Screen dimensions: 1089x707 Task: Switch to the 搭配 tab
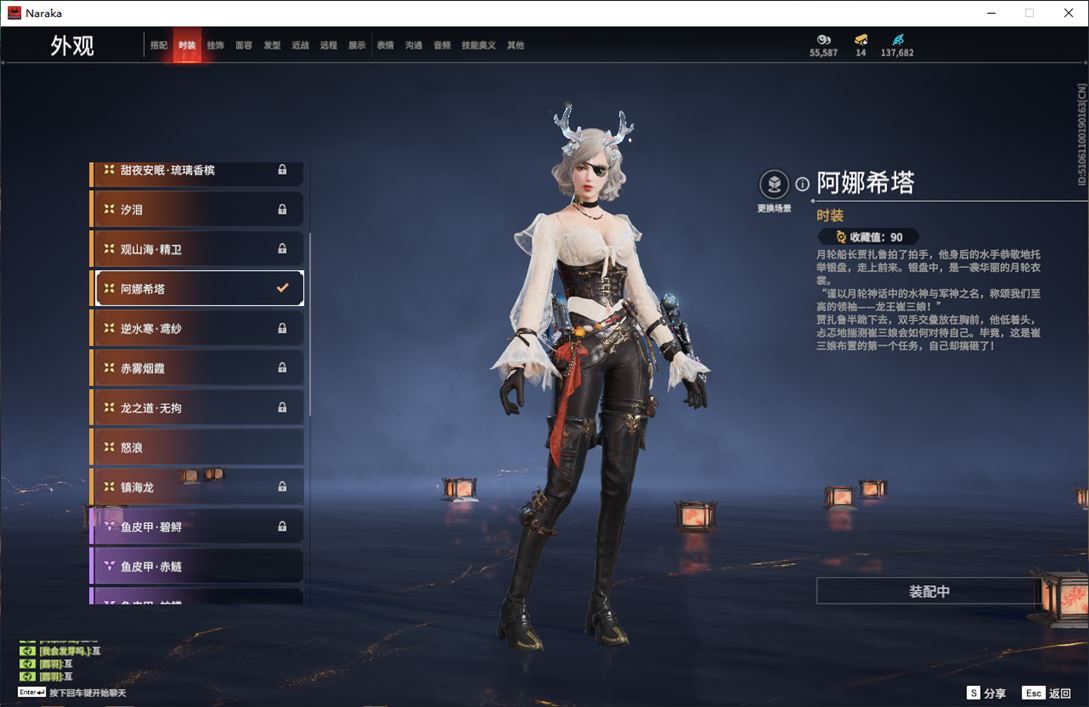click(159, 46)
